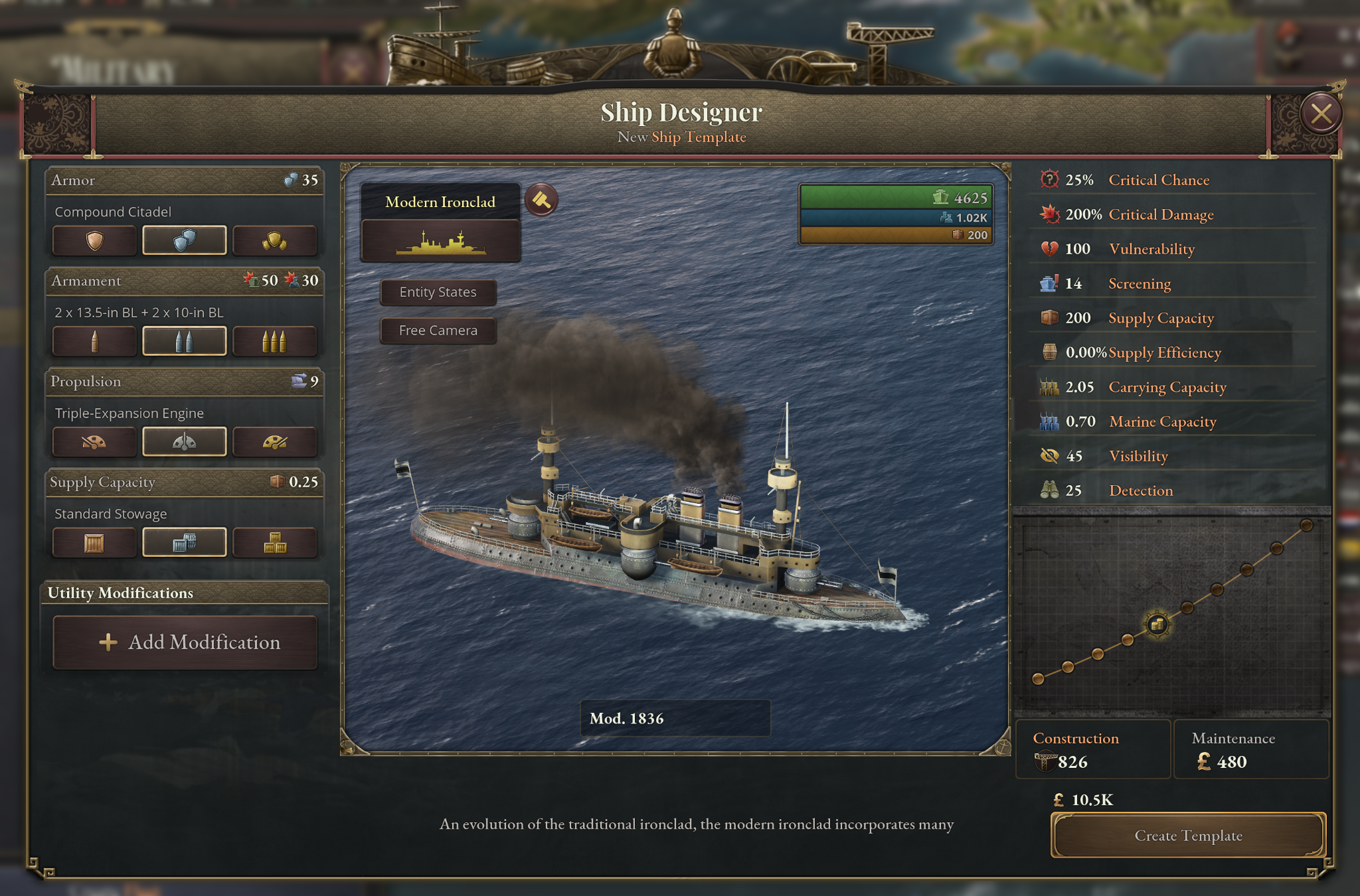Select the dual shield Compound Citadel option
Image resolution: width=1360 pixels, height=896 pixels.
tap(185, 240)
